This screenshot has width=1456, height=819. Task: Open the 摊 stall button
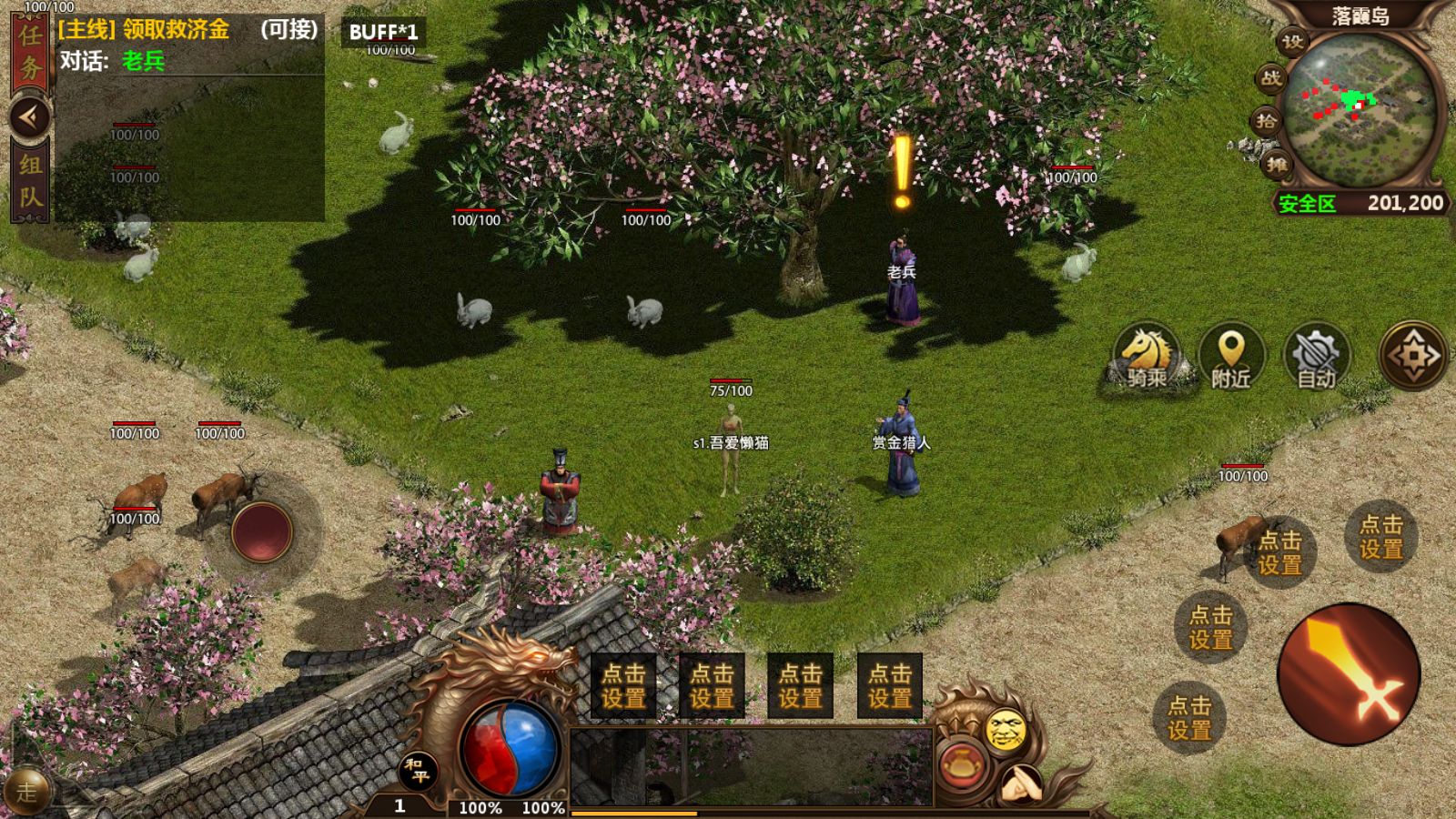coord(1277,164)
